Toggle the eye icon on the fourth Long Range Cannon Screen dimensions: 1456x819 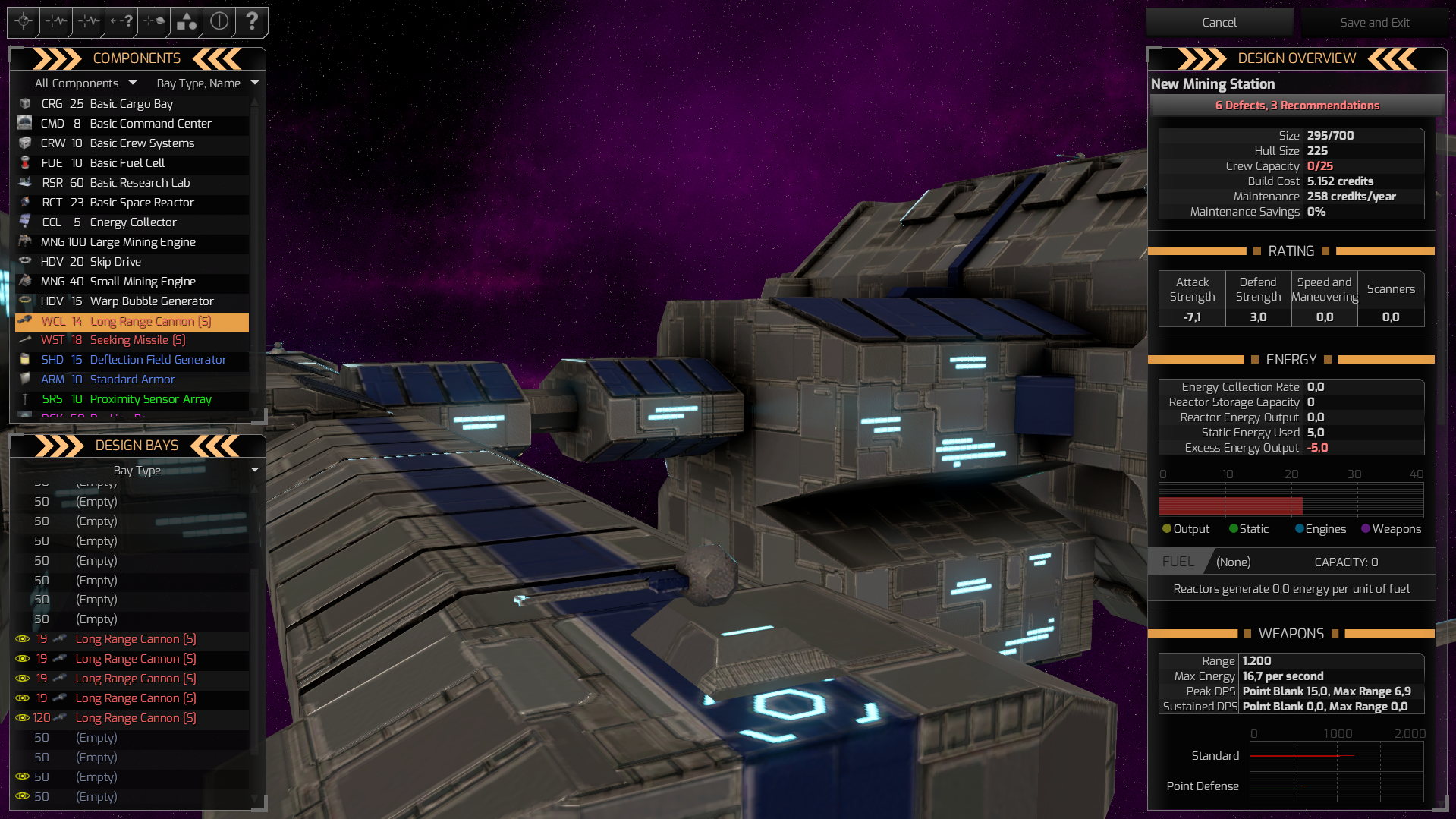[x=22, y=698]
